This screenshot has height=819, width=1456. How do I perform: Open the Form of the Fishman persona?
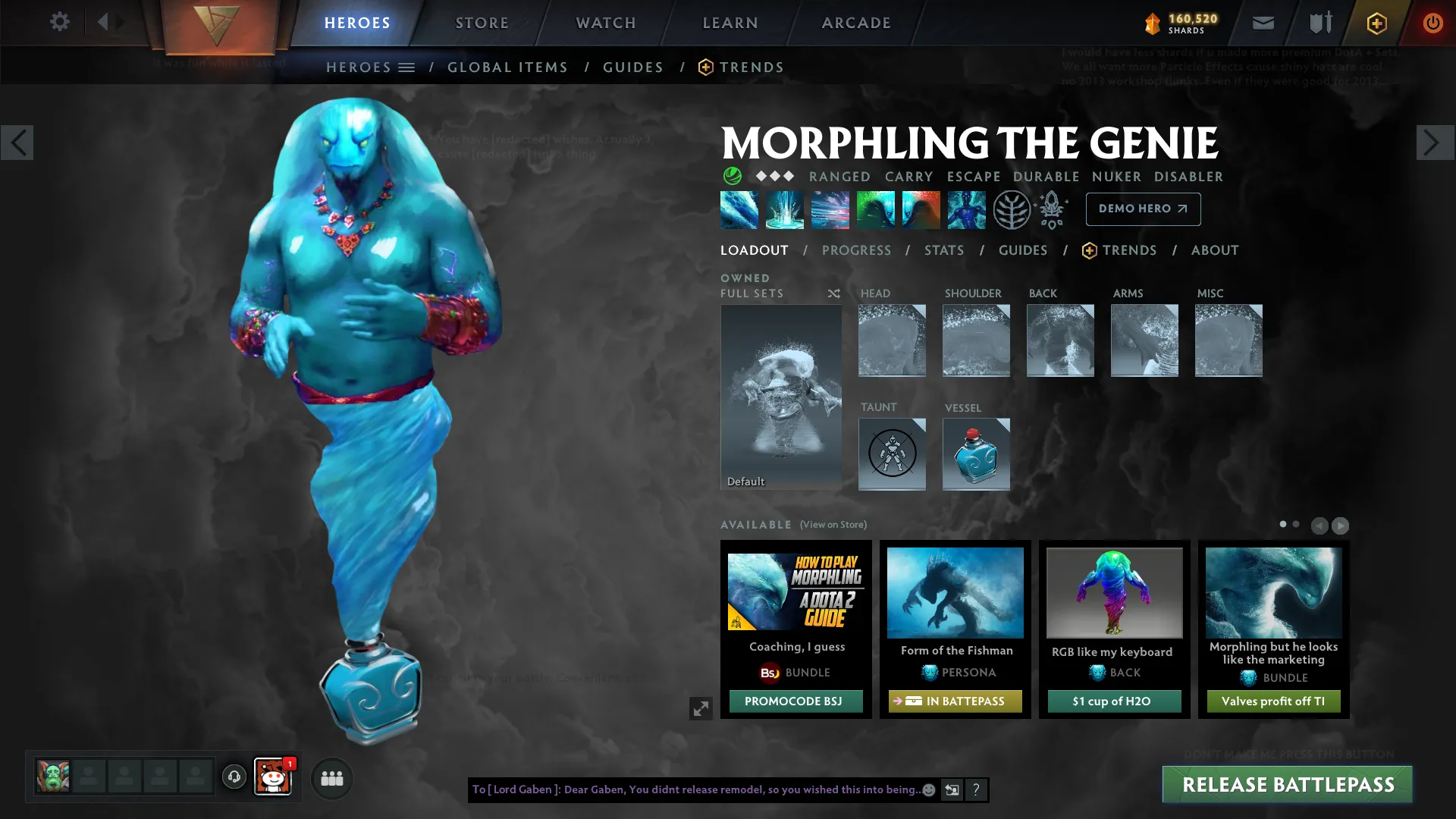click(955, 593)
